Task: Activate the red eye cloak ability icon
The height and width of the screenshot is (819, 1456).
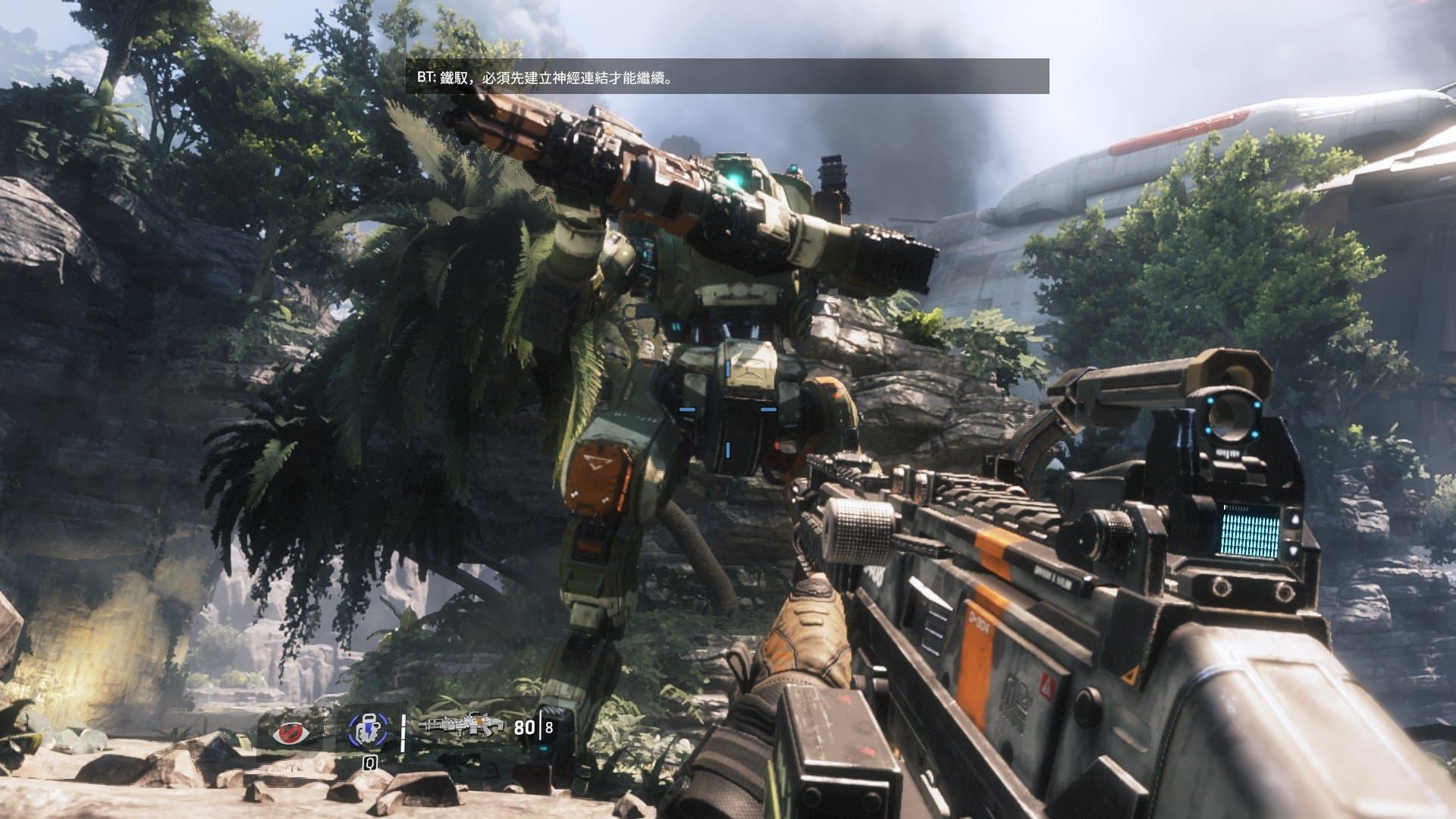Action: (293, 732)
